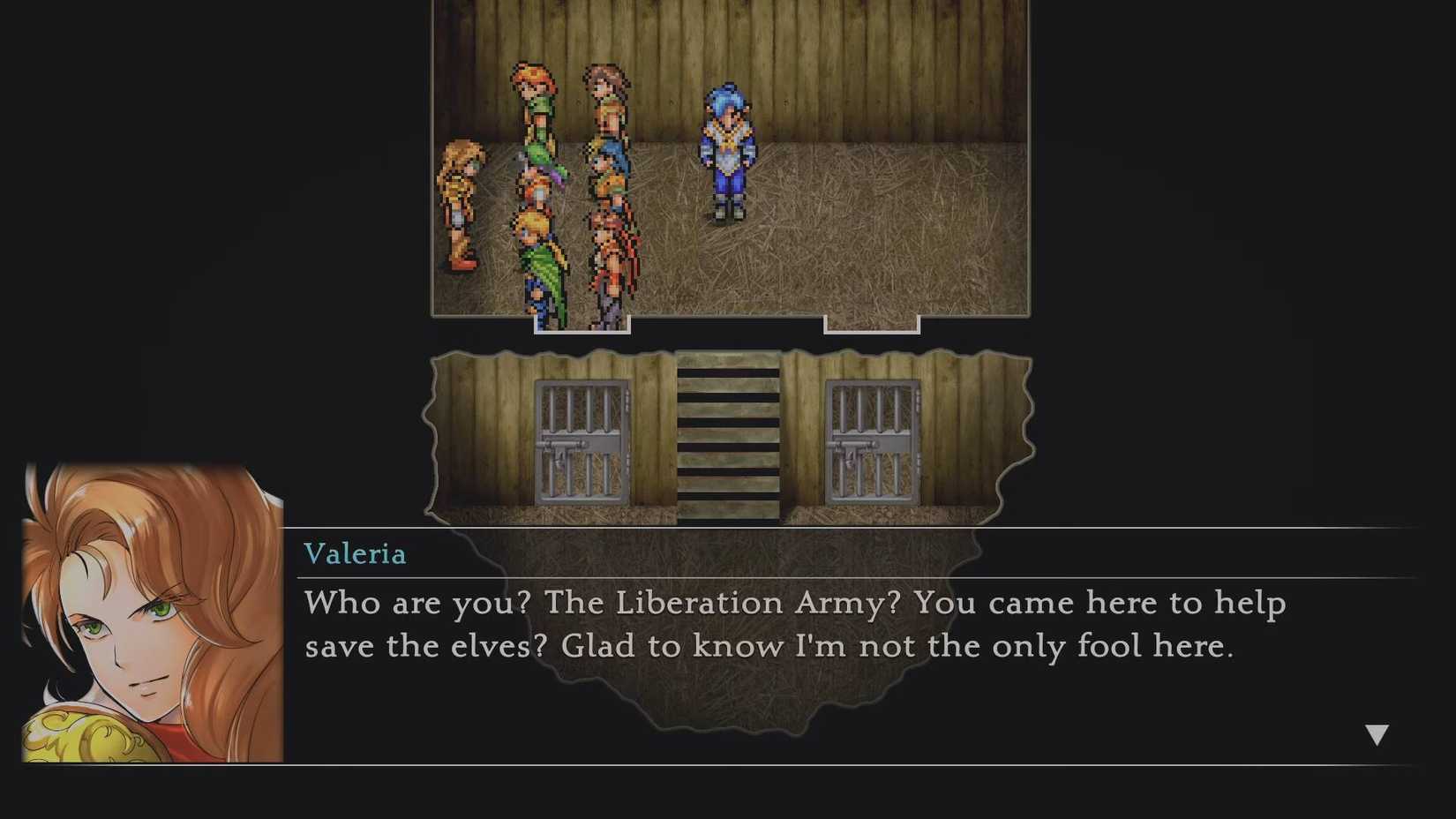Expand the dialogue box downward triangle indicator
Viewport: 1456px width, 819px height.
(1377, 732)
